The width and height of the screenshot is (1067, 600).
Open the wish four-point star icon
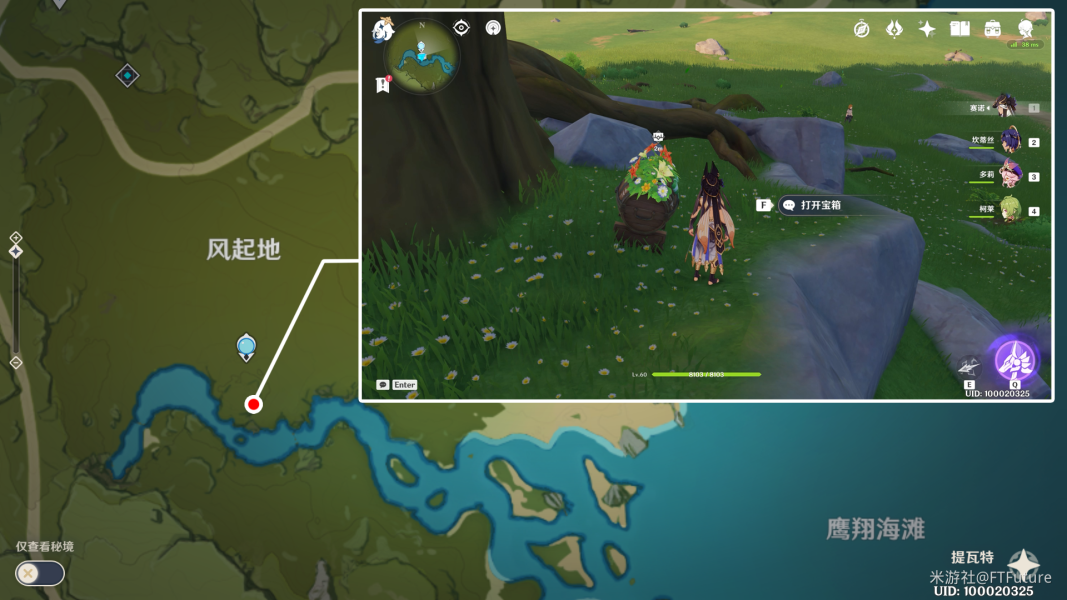click(927, 29)
